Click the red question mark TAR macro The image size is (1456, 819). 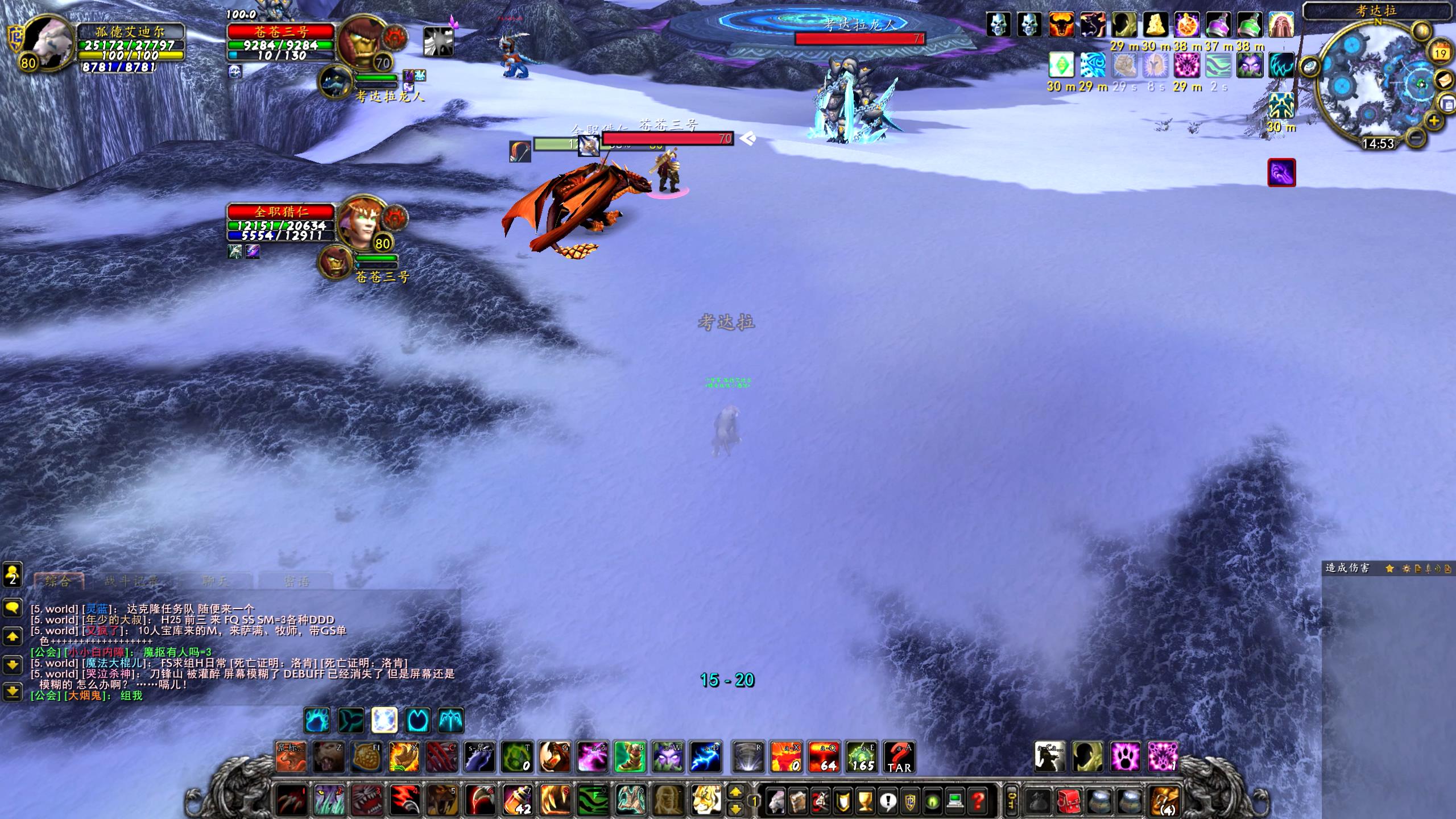pyautogui.click(x=899, y=758)
